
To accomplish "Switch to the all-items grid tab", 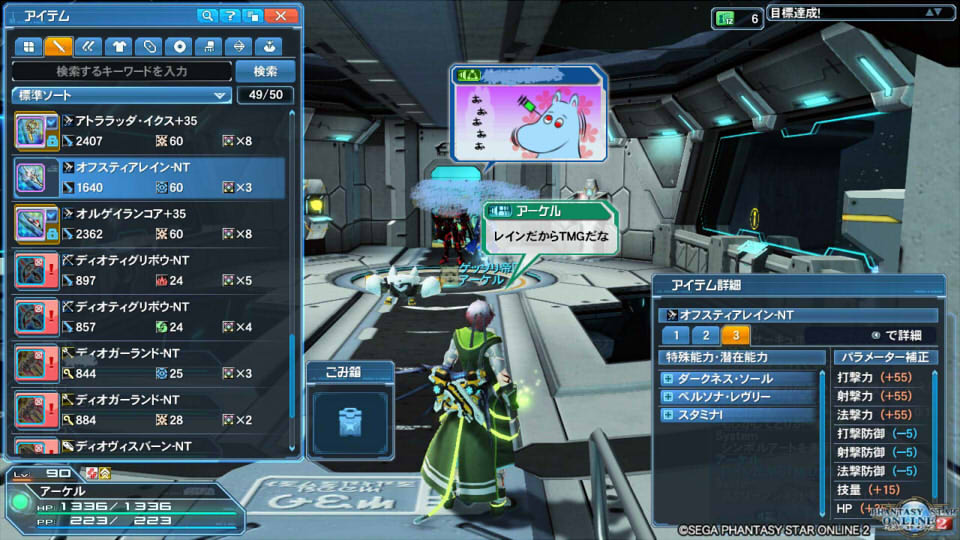I will (x=30, y=46).
